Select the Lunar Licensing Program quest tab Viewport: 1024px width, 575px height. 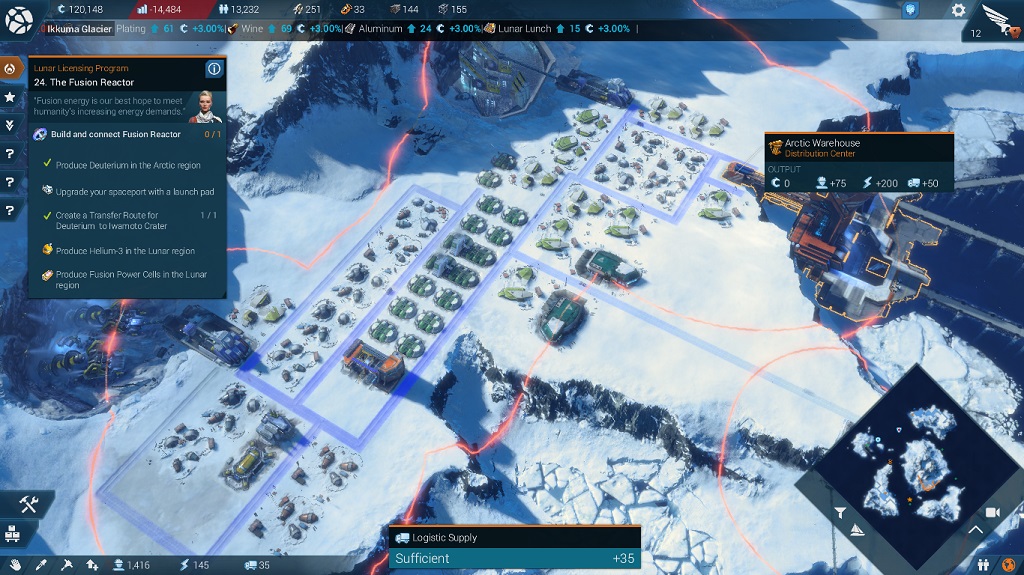pyautogui.click(x=10, y=69)
